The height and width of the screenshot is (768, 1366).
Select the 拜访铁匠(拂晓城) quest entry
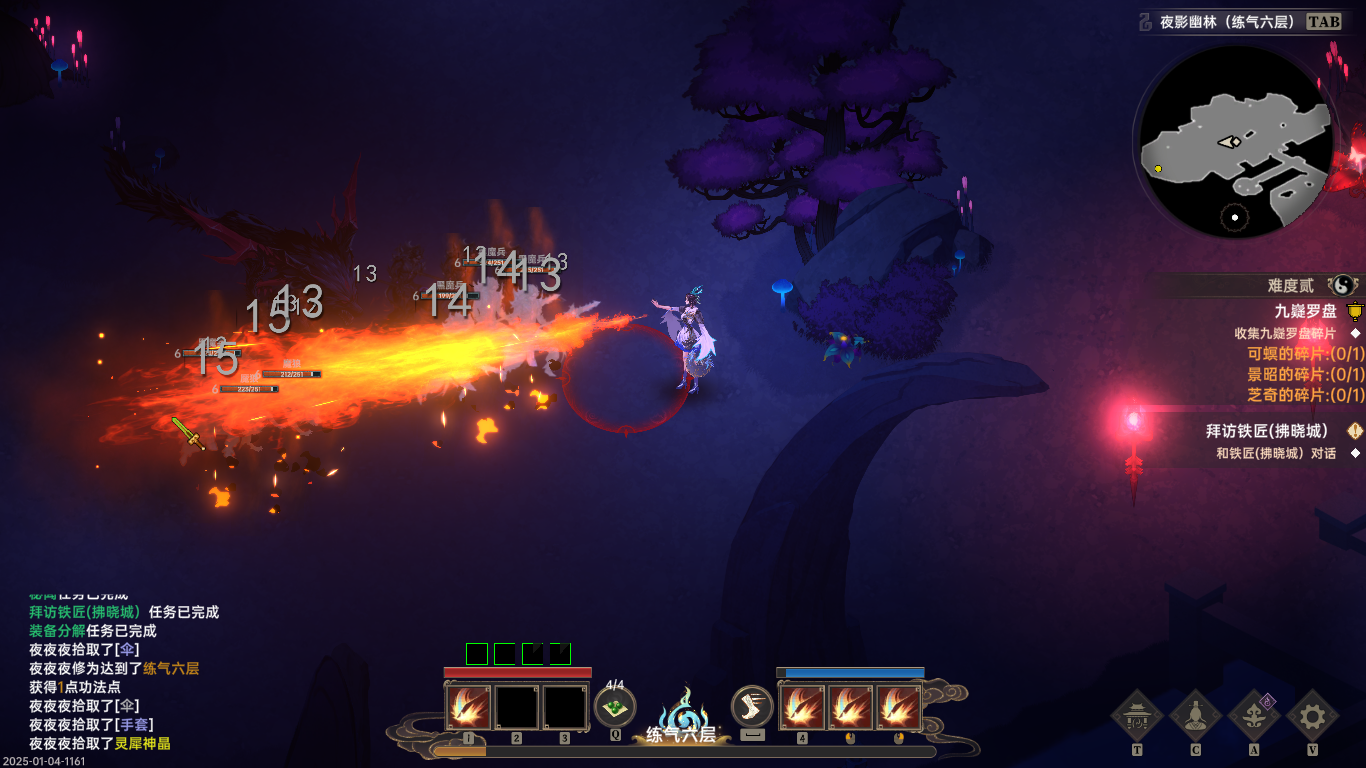pos(1270,431)
